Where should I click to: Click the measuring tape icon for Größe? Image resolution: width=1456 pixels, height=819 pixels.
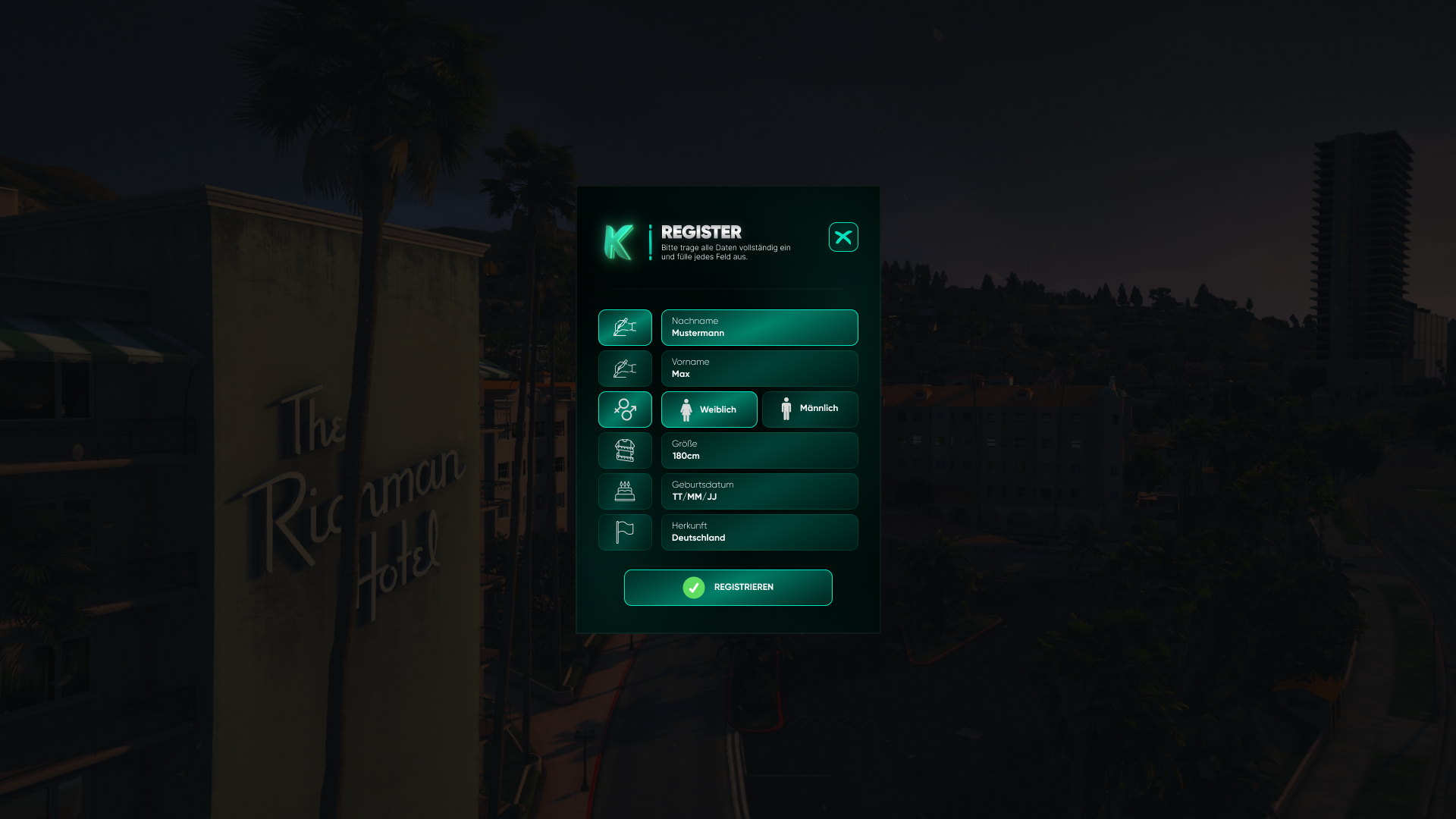point(625,450)
